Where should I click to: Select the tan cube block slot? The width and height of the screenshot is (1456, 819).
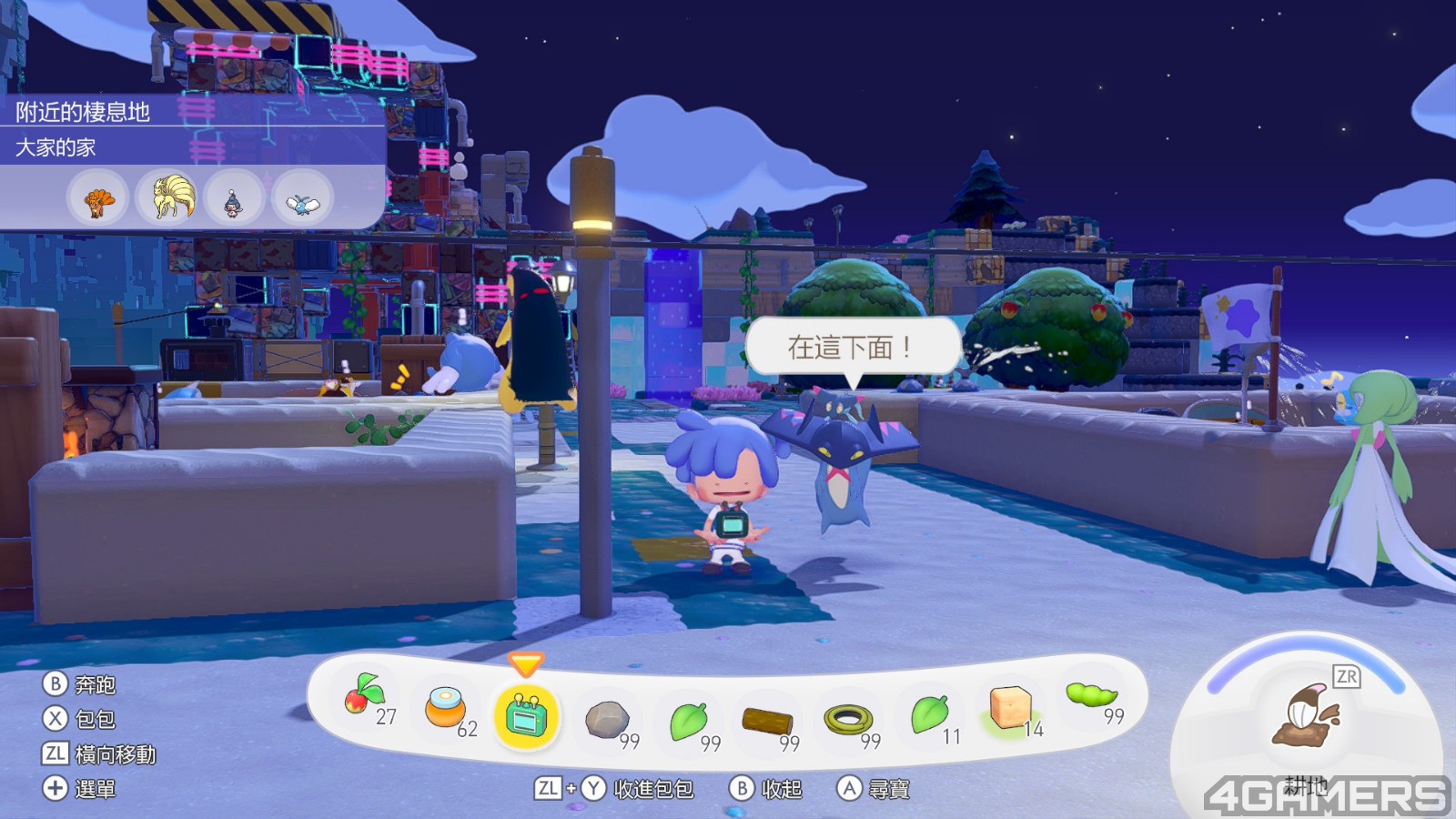pyautogui.click(x=1009, y=707)
